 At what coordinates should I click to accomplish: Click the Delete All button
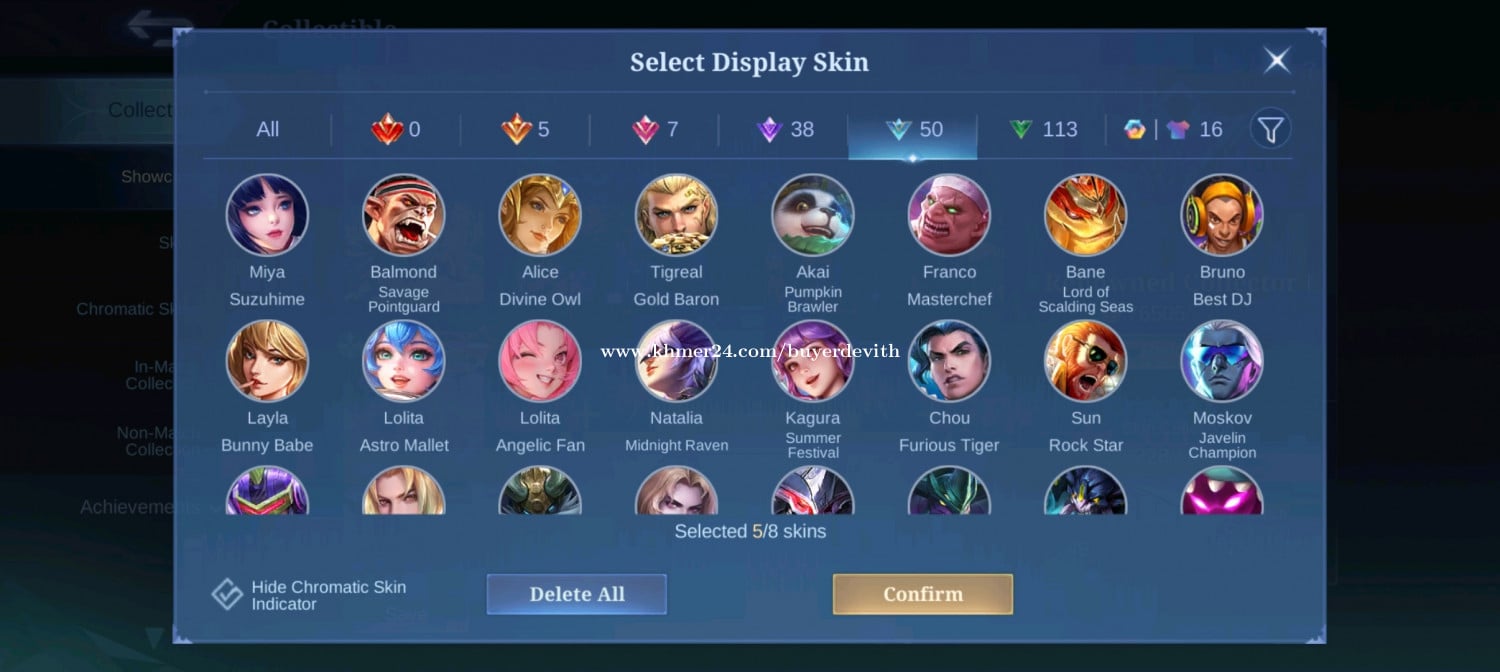(576, 594)
